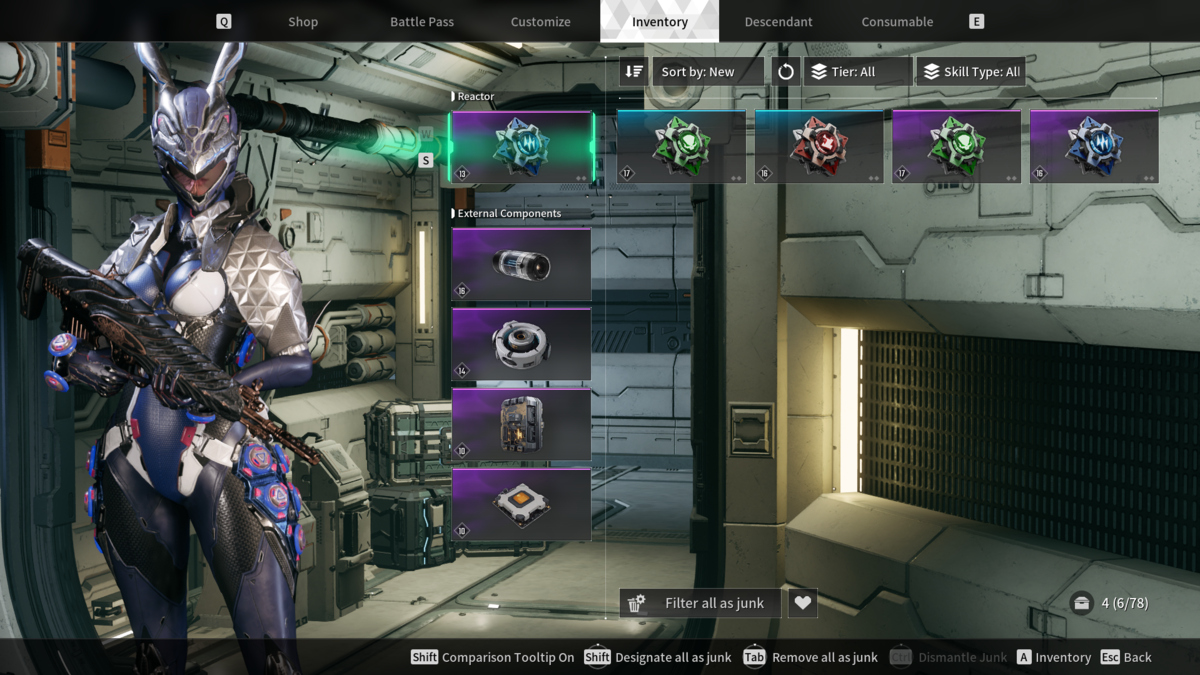Open the Battle Pass tab
Viewport: 1200px width, 675px height.
pos(422,22)
